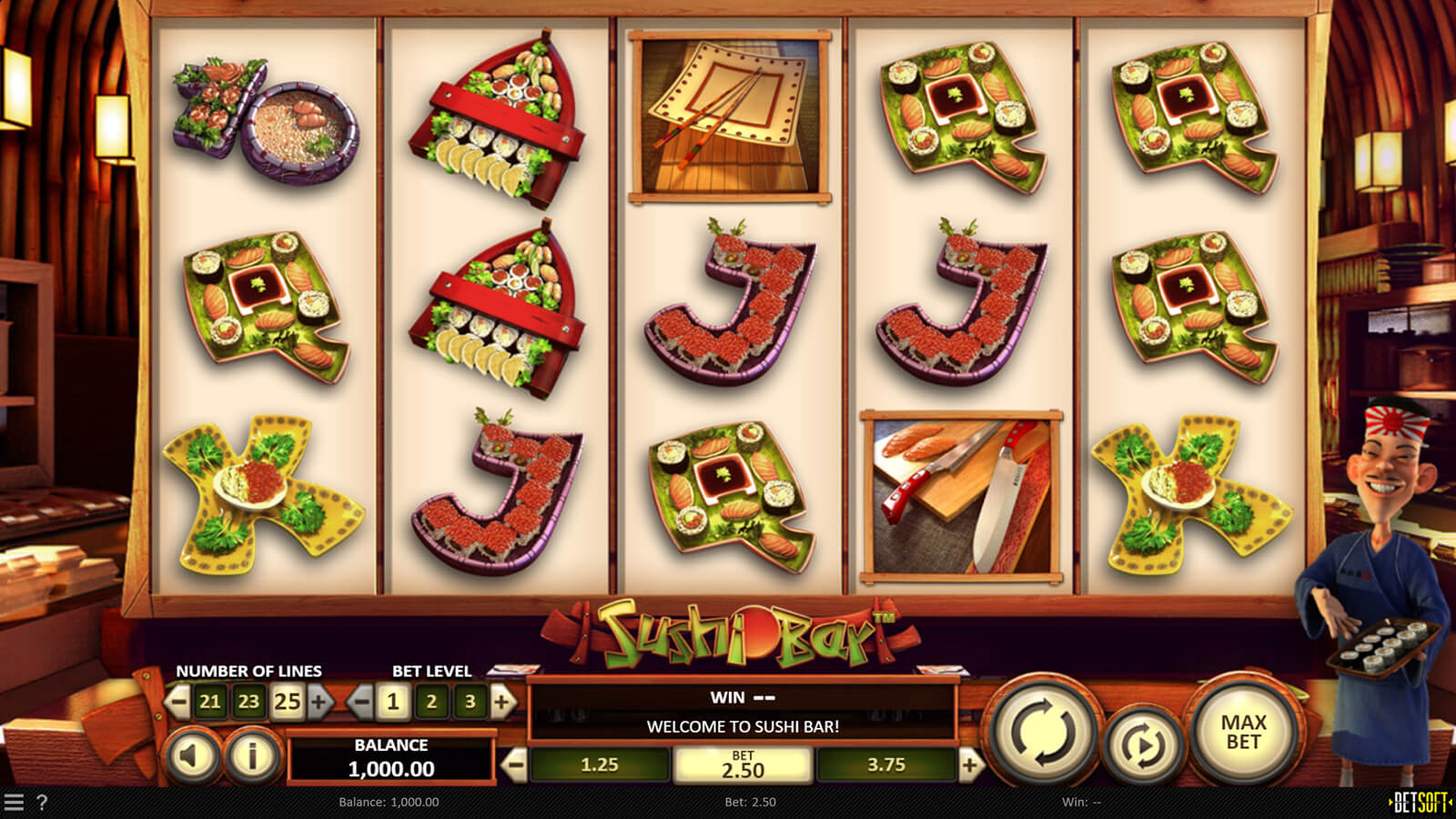The width and height of the screenshot is (1456, 819).
Task: Lower the bet level with minus
Action: point(360,702)
